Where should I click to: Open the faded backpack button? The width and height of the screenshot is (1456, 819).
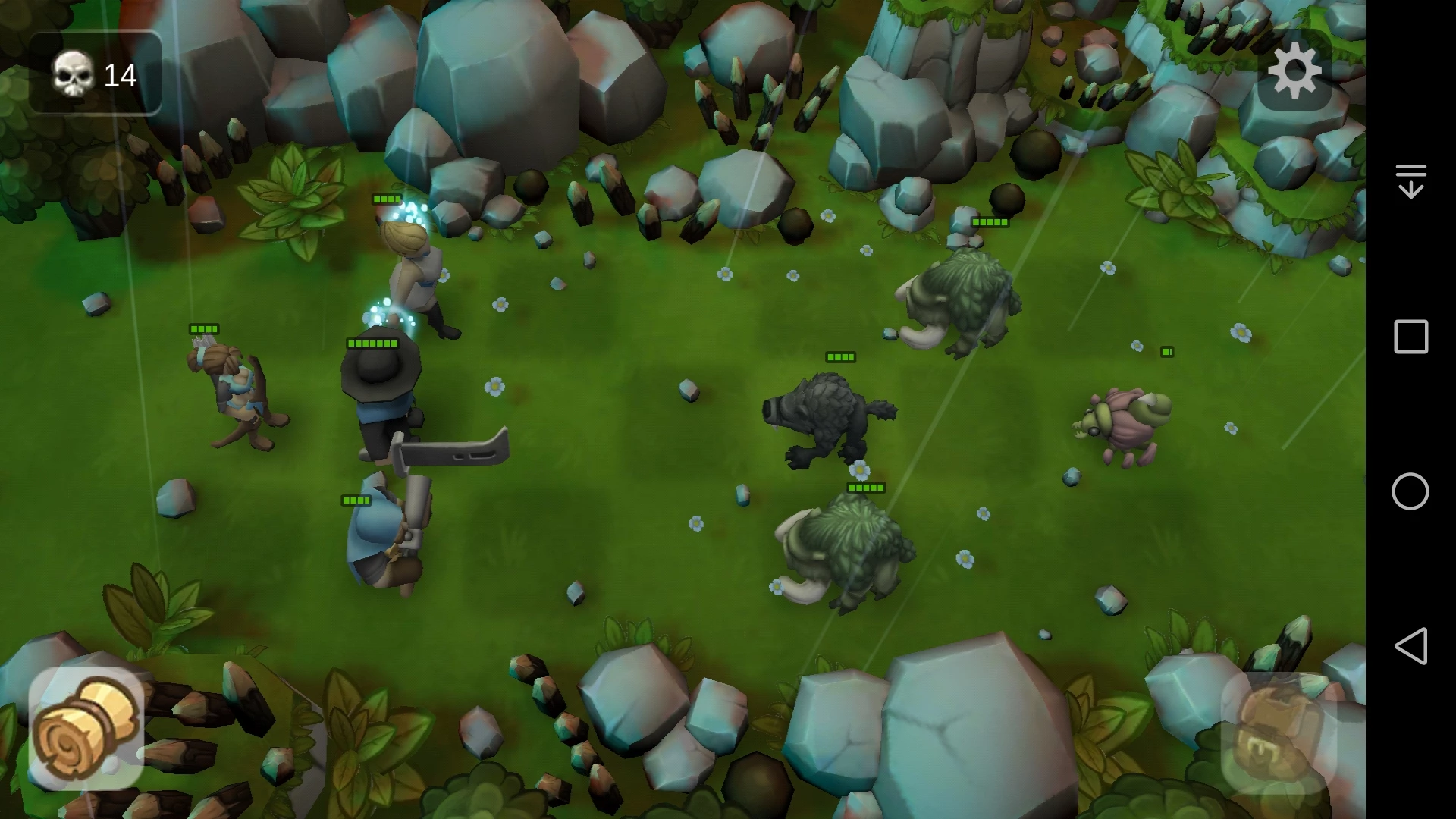(x=1279, y=732)
